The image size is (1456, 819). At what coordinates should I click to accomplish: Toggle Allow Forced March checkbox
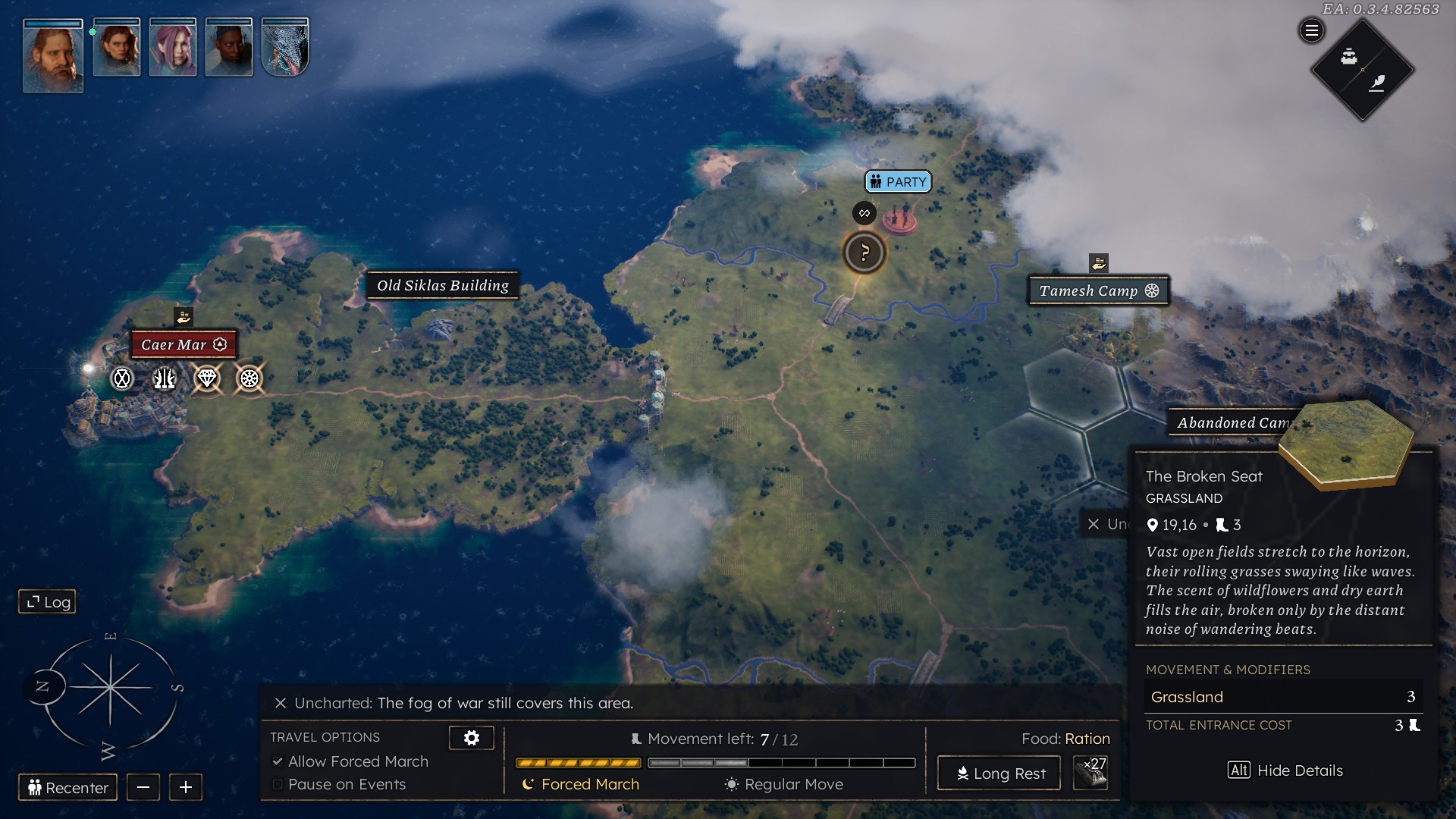click(x=278, y=761)
